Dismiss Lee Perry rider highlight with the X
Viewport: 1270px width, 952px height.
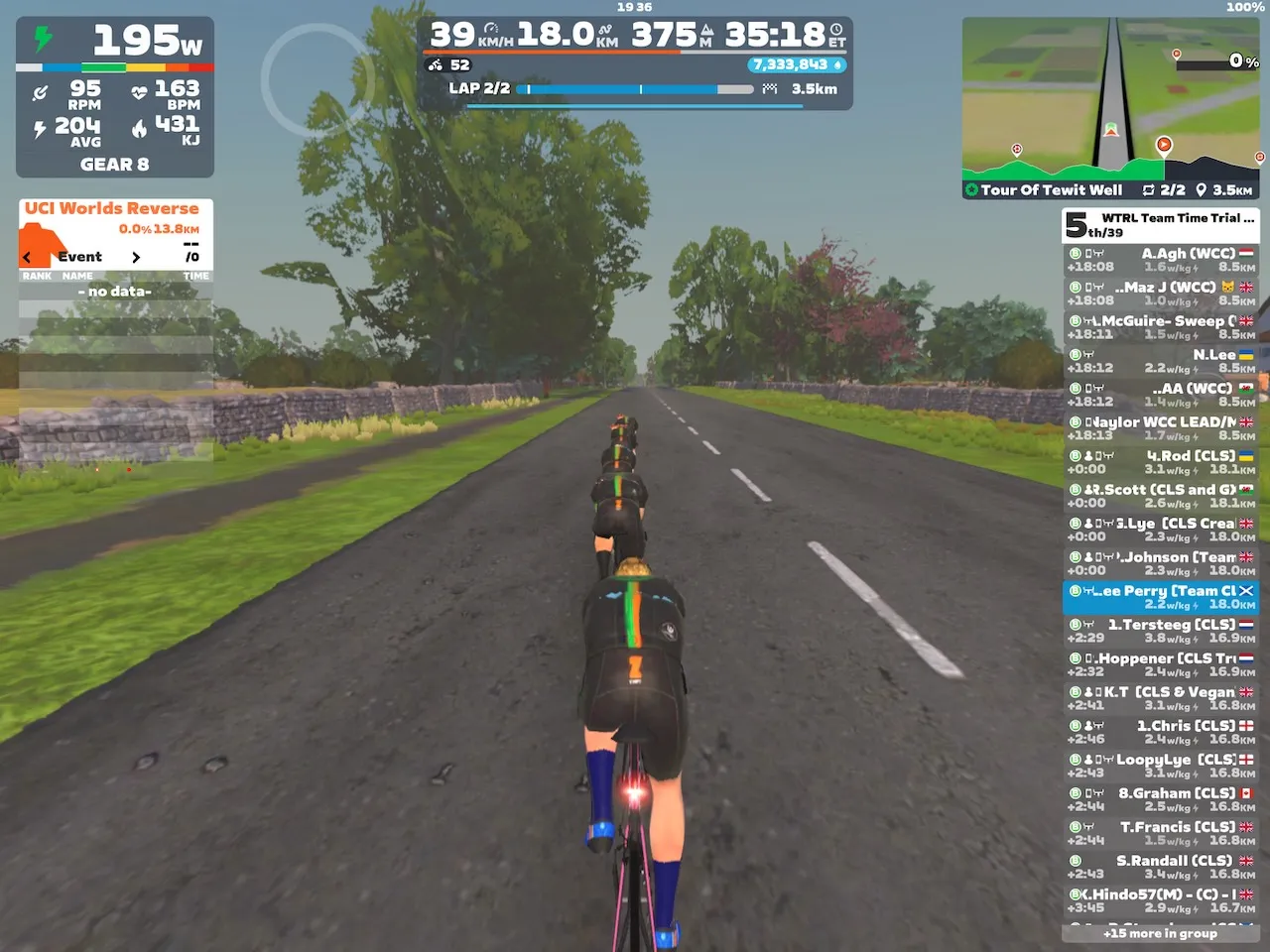point(1247,590)
